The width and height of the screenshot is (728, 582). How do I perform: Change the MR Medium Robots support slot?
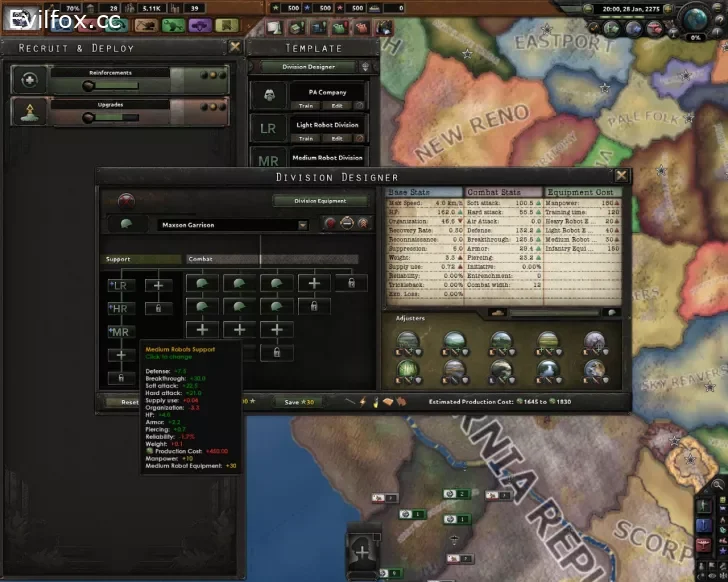pyautogui.click(x=121, y=332)
